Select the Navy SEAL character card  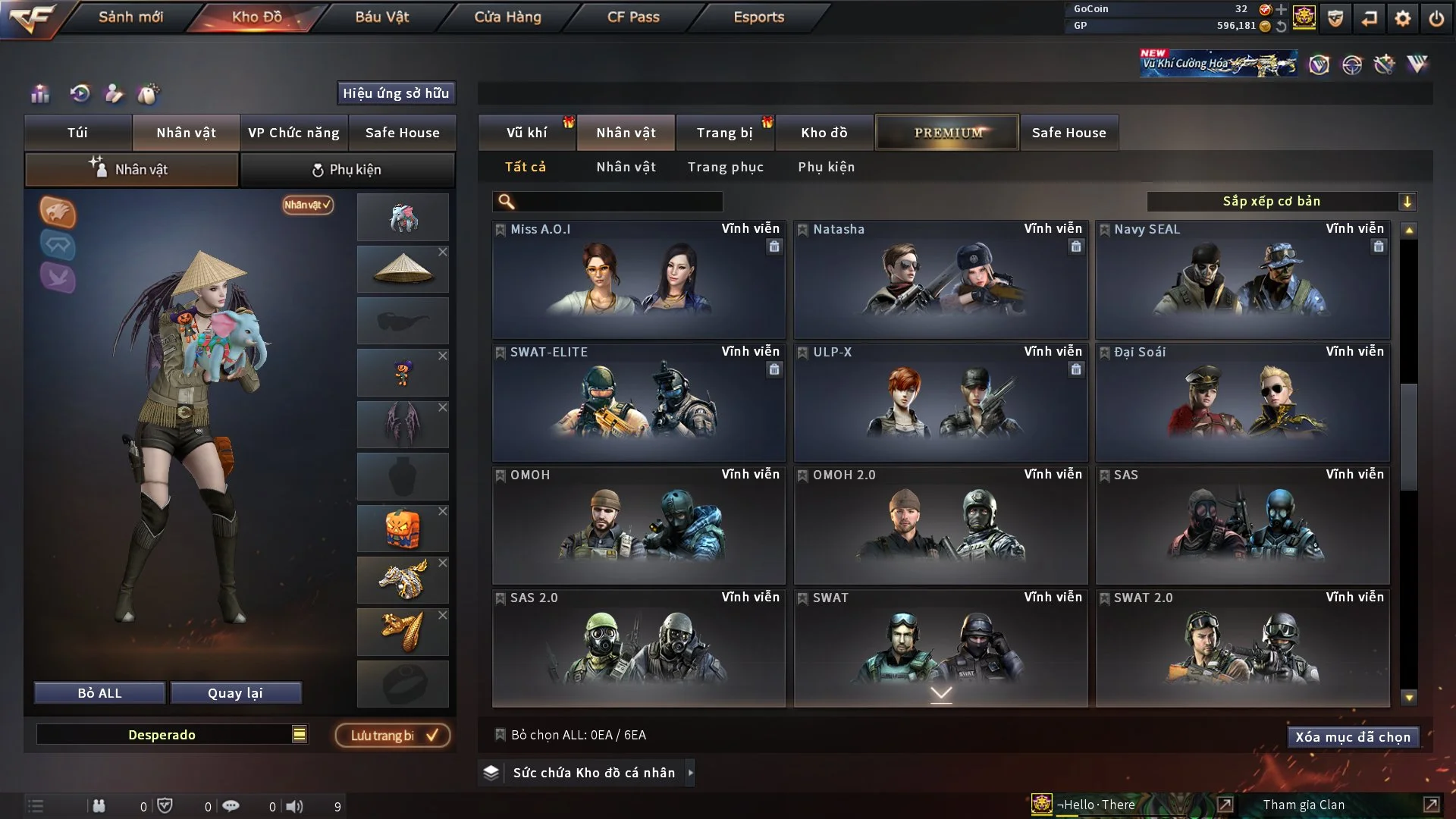(x=1242, y=279)
